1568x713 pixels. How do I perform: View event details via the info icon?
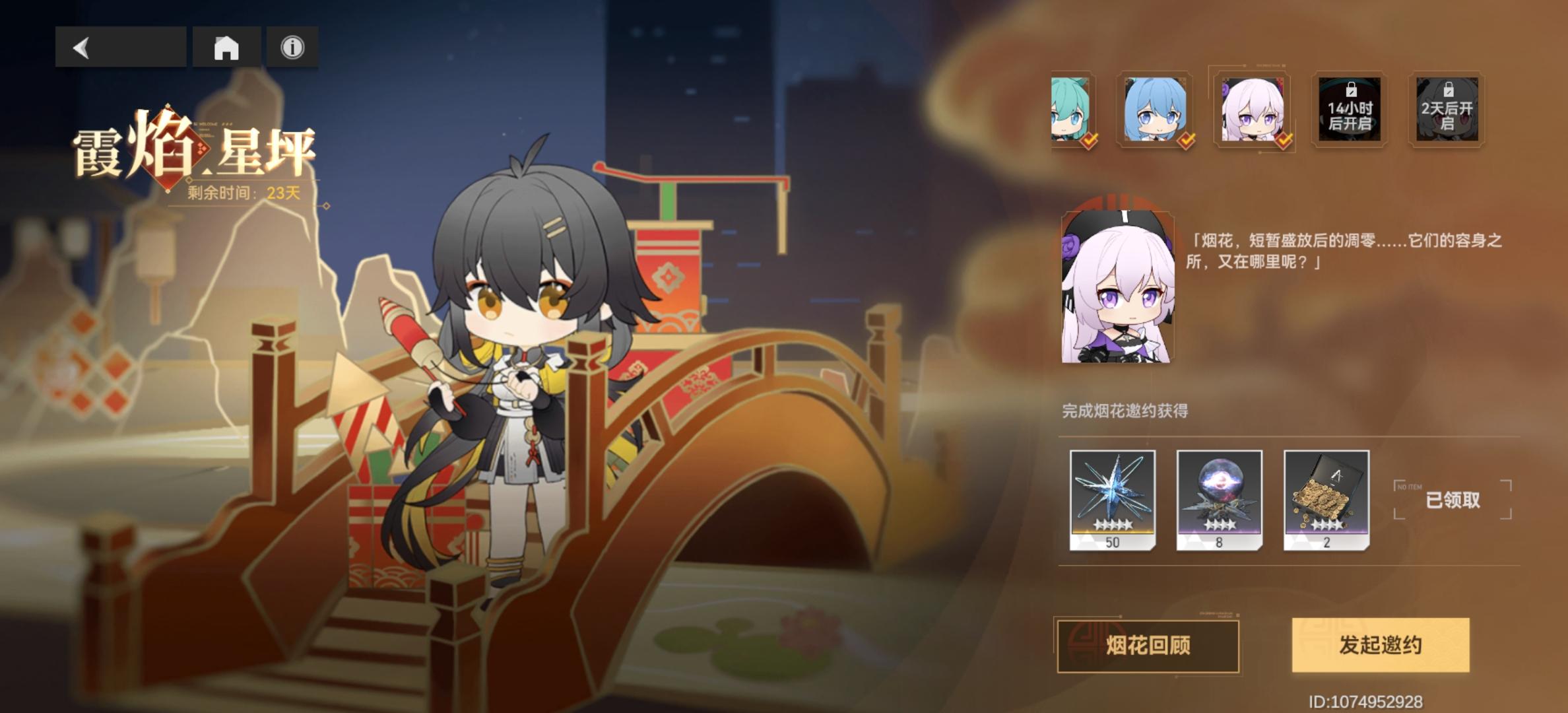click(x=292, y=47)
